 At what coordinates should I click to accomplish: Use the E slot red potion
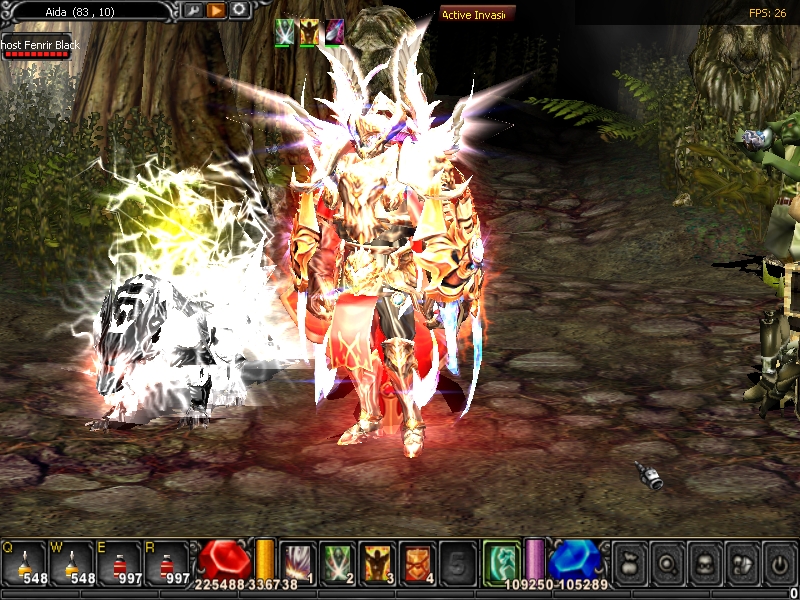pos(120,563)
